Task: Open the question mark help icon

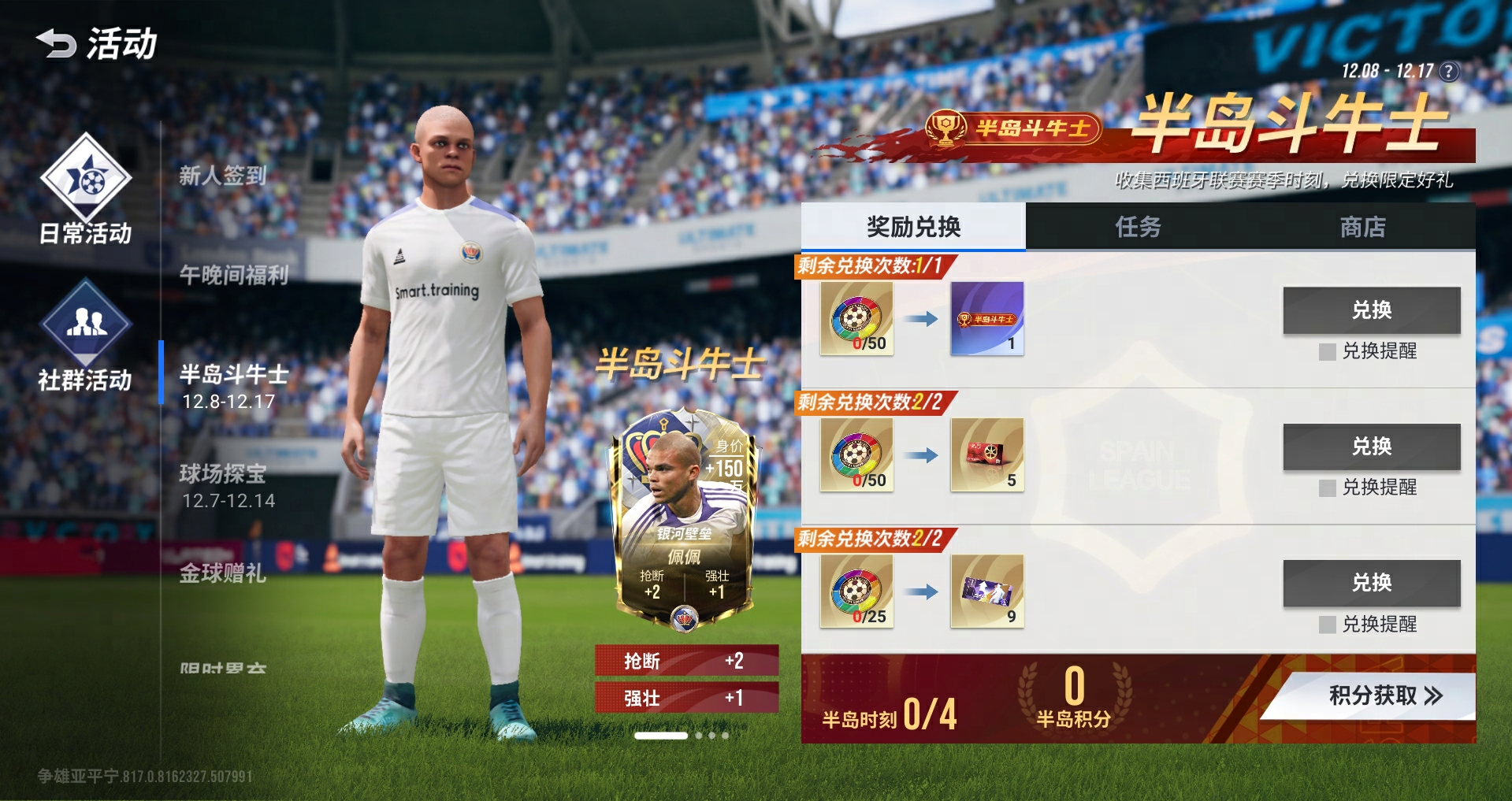Action: 1448,72
